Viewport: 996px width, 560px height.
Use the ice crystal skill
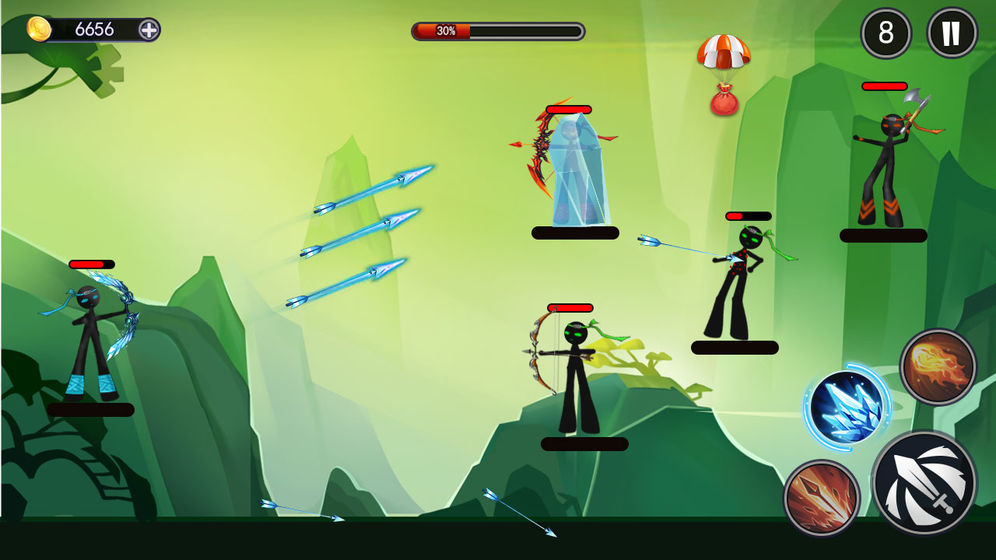[845, 407]
